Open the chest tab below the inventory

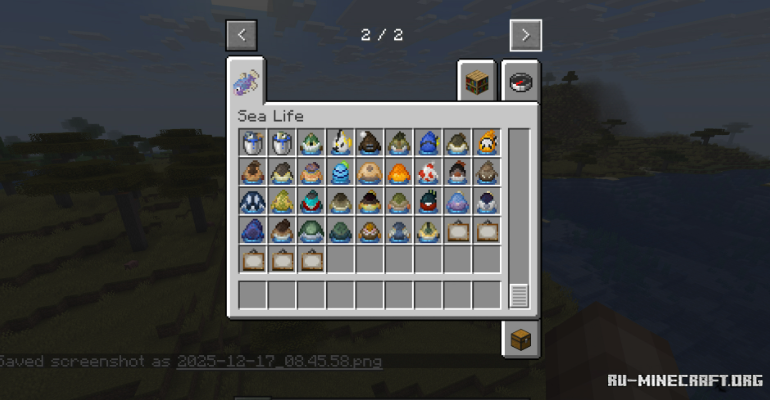(x=520, y=339)
